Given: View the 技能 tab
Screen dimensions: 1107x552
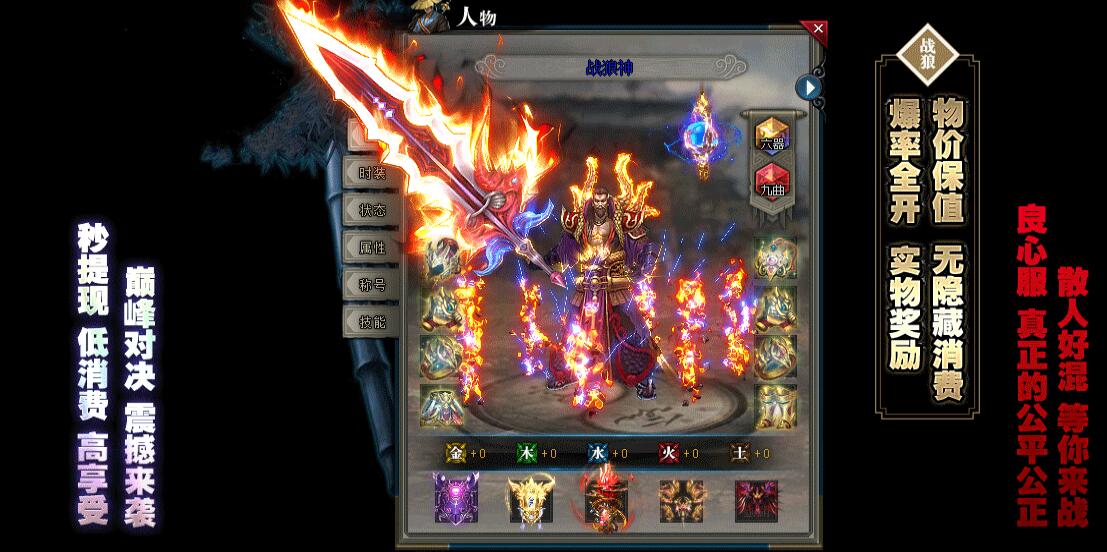Looking at the screenshot, I should (371, 321).
